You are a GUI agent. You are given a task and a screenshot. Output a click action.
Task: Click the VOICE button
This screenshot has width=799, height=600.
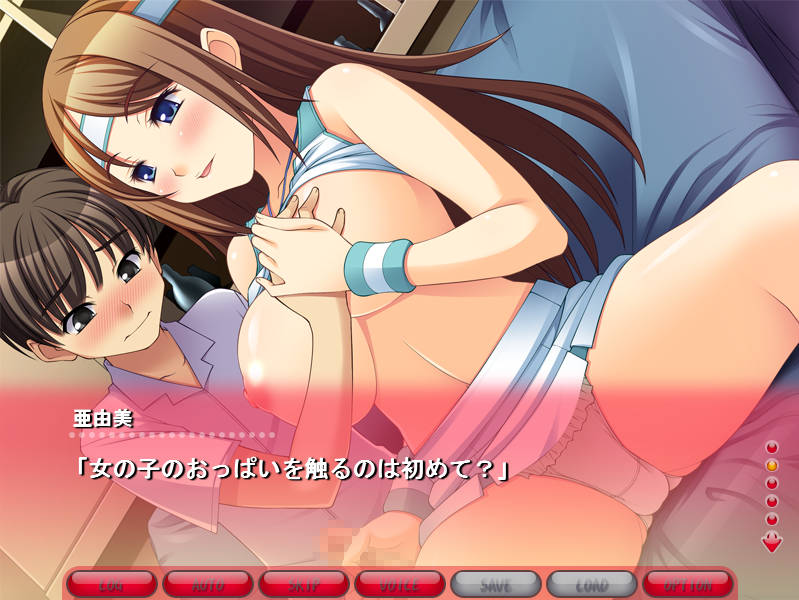click(x=400, y=583)
